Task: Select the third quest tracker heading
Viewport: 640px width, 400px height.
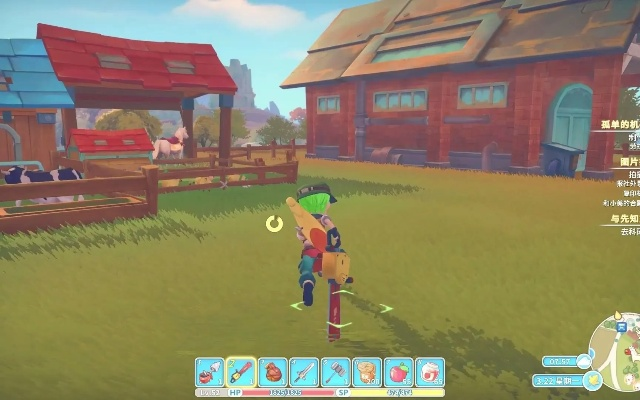Action: point(624,218)
